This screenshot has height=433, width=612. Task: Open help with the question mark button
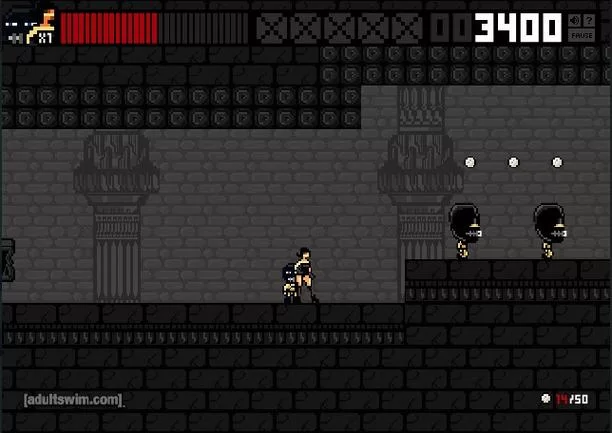pos(589,20)
